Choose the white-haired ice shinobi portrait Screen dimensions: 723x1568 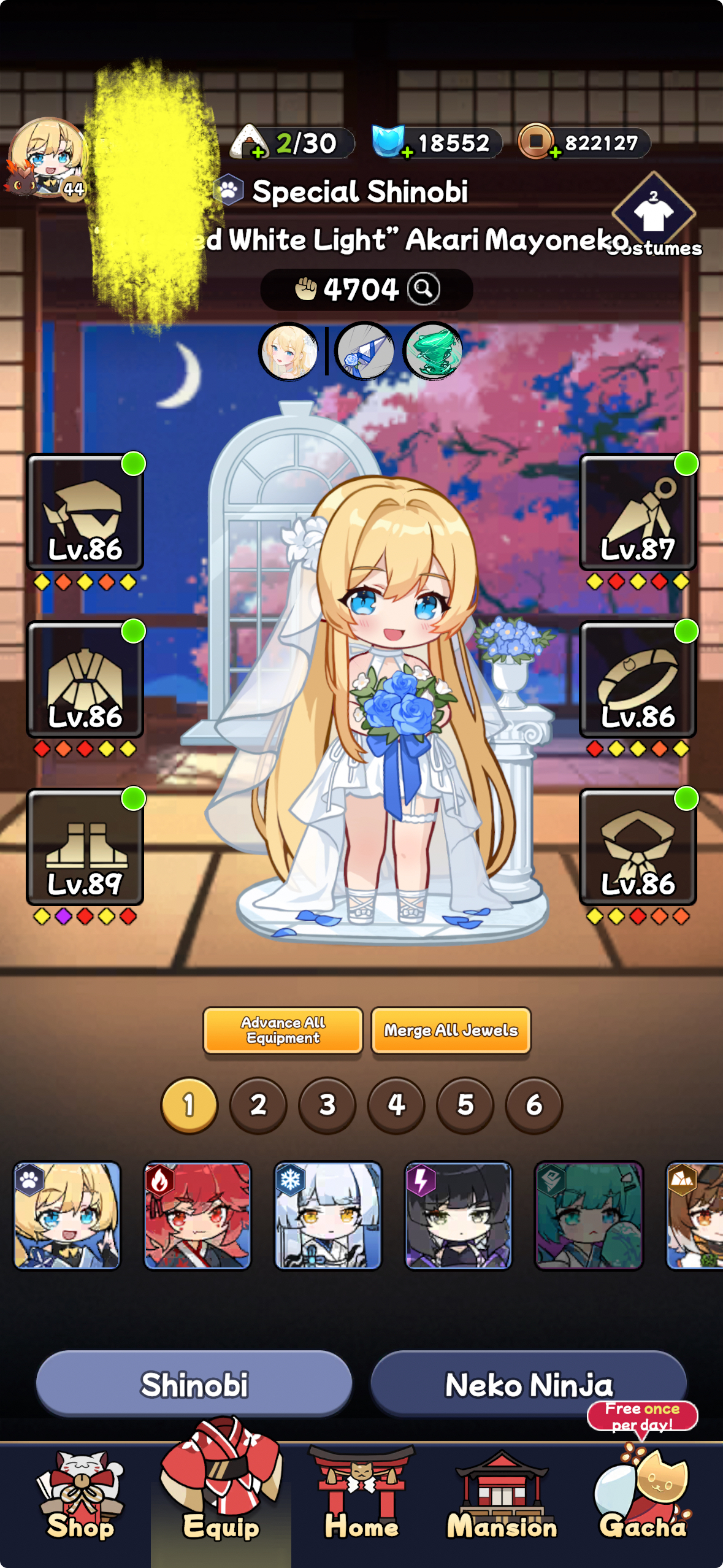tap(327, 1215)
